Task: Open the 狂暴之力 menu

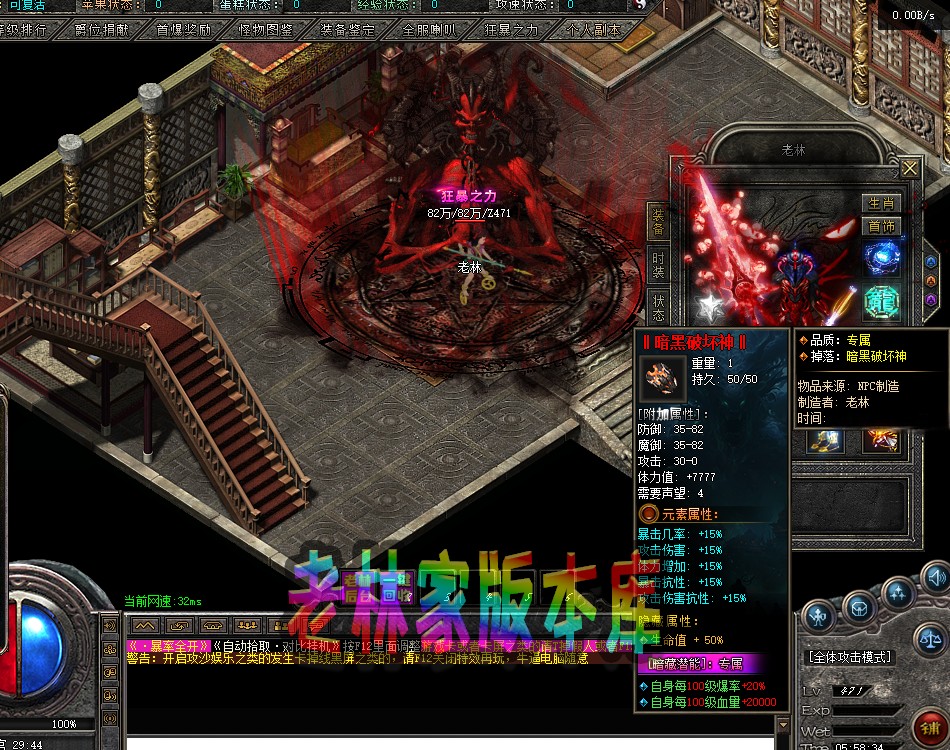Action: point(511,30)
